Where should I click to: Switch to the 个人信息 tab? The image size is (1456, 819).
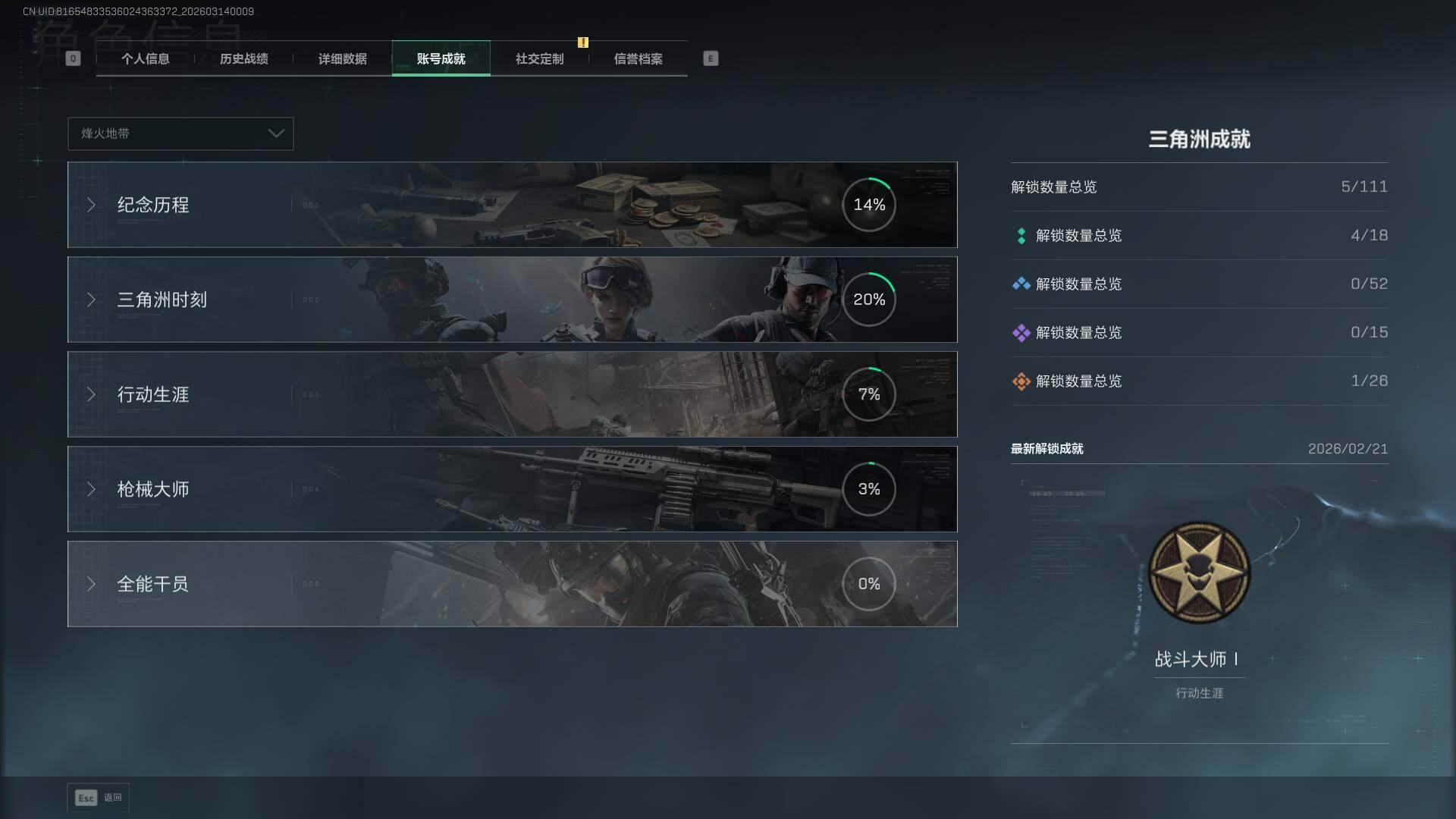pos(145,58)
